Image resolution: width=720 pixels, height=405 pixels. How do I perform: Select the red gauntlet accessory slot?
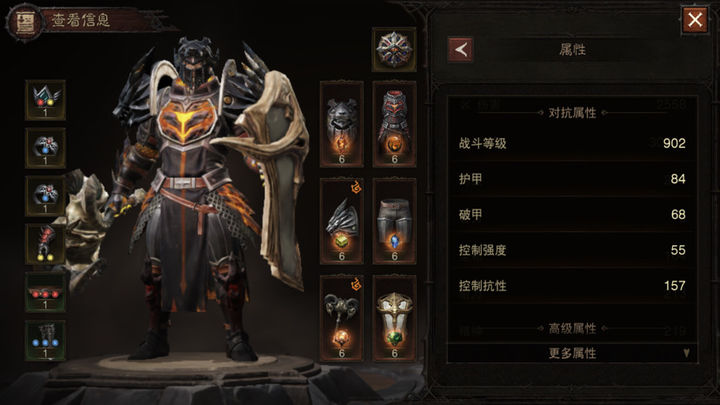tap(45, 244)
